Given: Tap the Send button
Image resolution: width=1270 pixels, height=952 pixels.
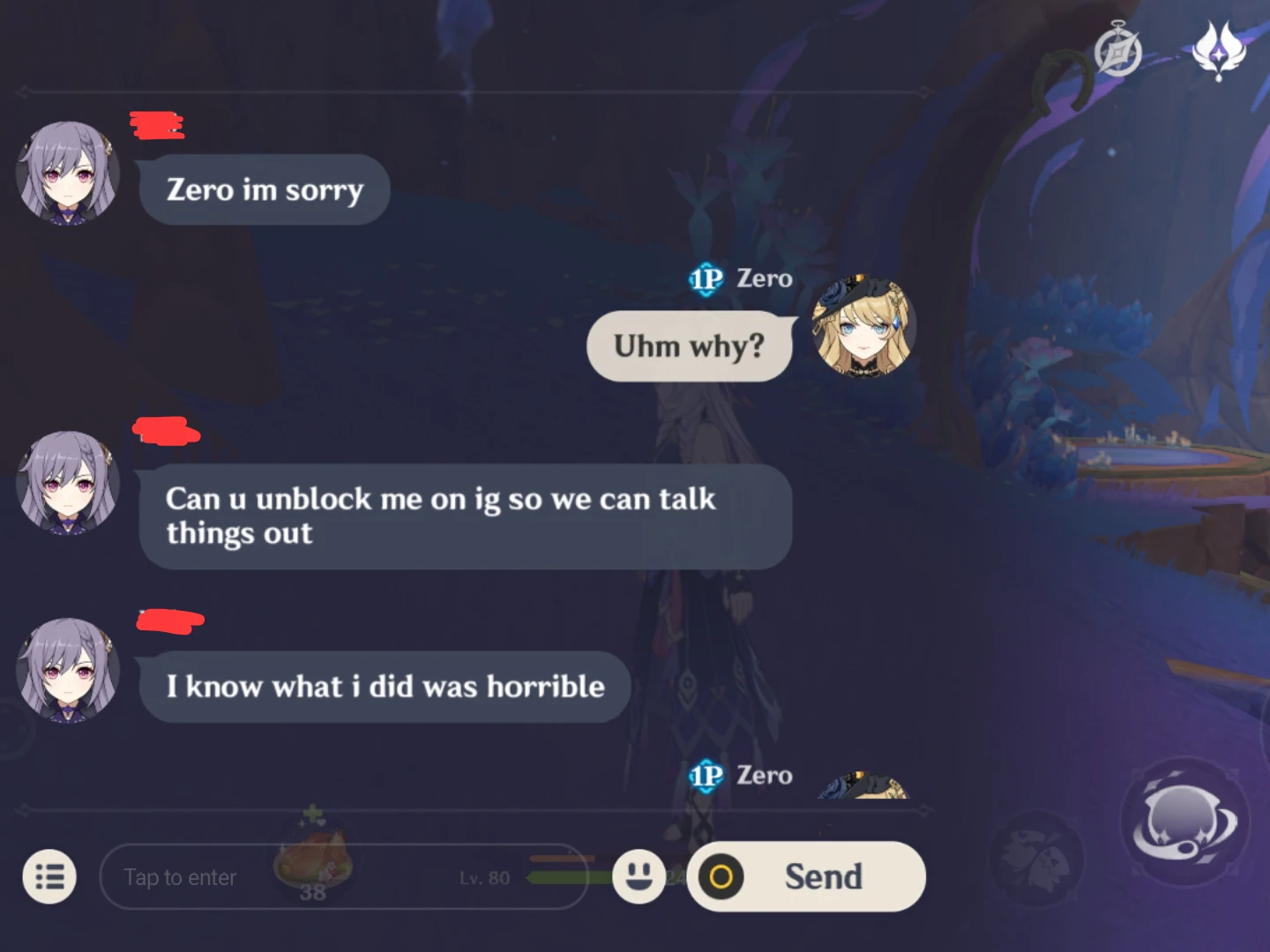Looking at the screenshot, I should tap(805, 877).
